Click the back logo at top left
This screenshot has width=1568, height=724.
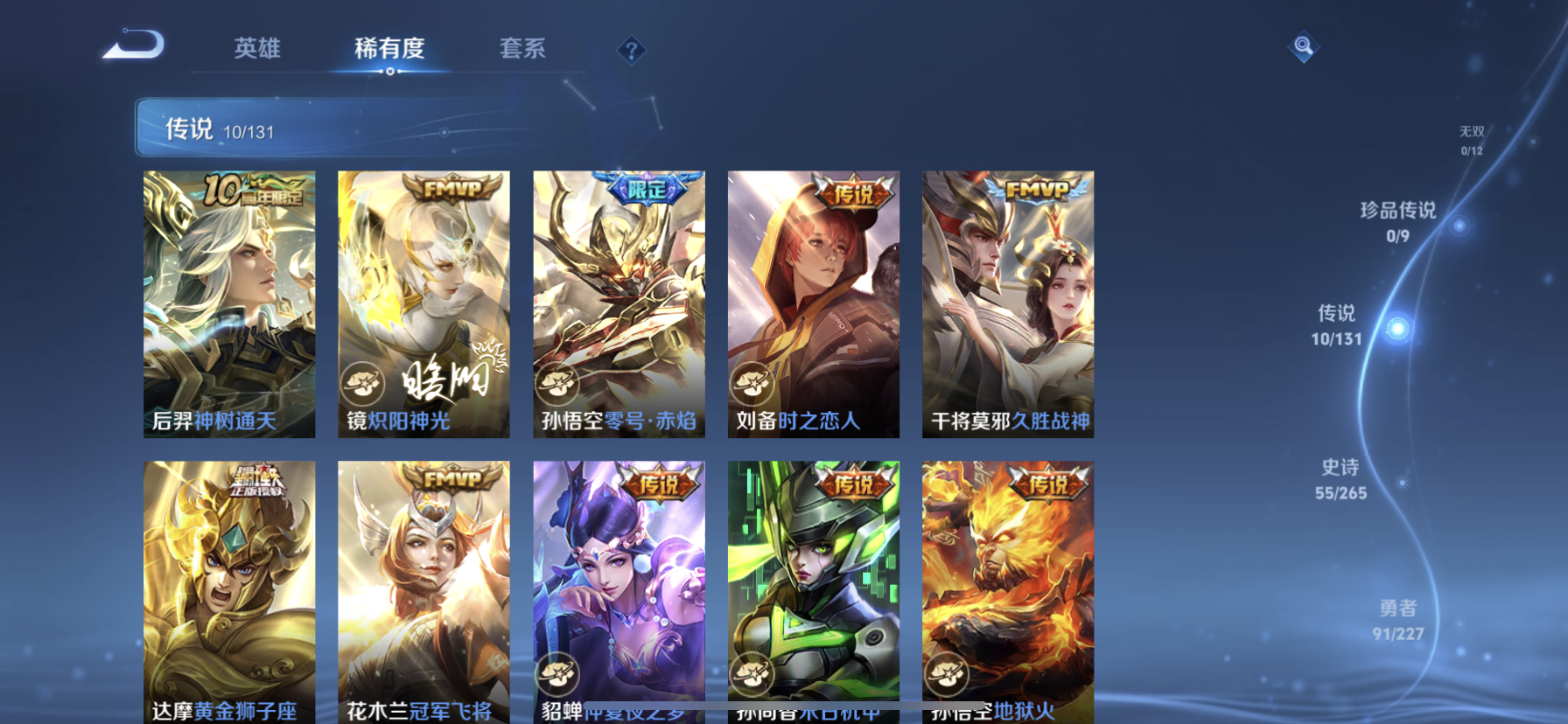pos(133,45)
